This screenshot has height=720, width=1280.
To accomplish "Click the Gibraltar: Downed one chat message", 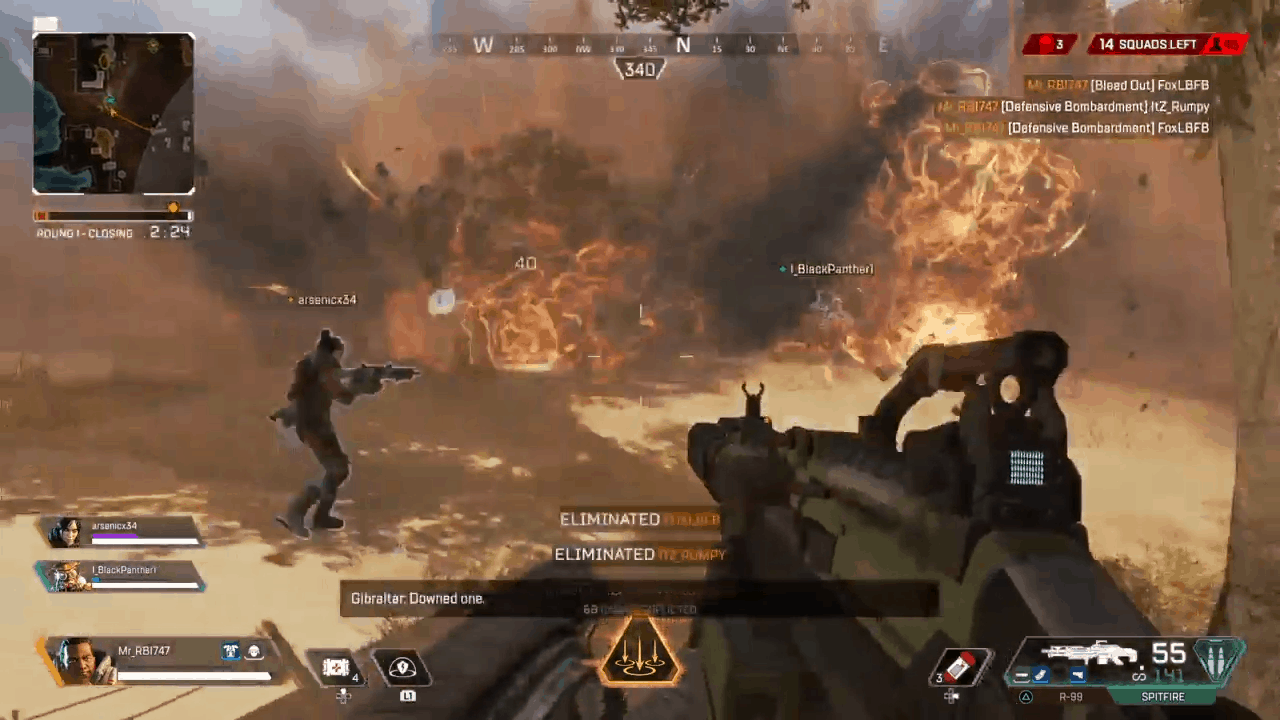I will click(x=418, y=598).
